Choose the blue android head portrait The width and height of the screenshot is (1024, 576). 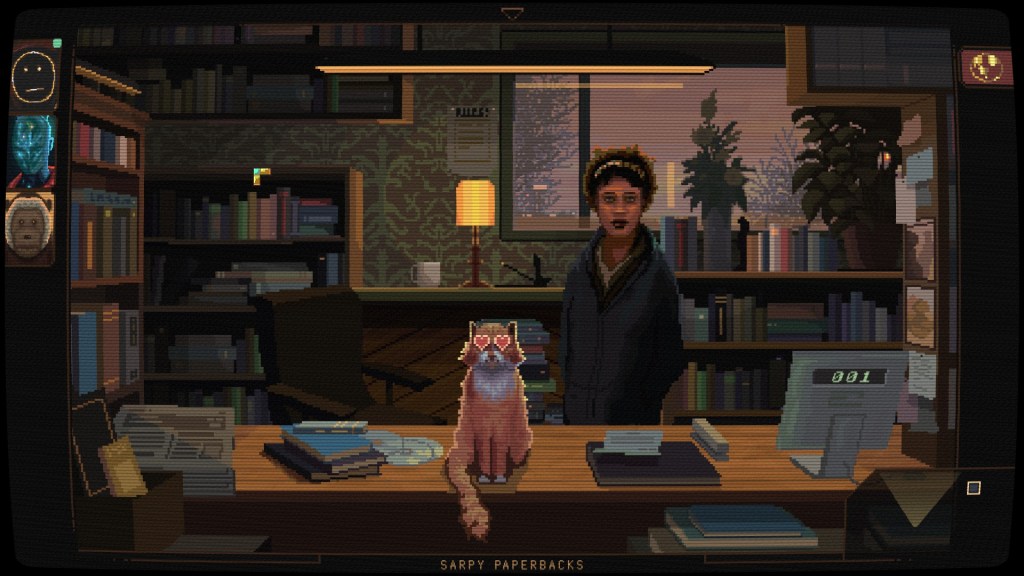[32, 151]
